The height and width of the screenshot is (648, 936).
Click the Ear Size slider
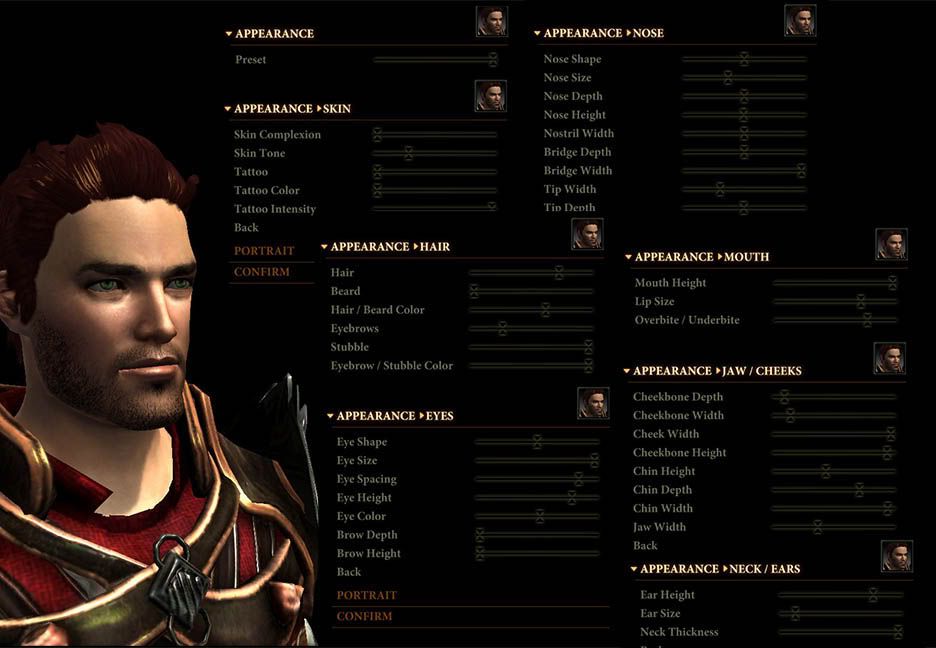click(x=840, y=613)
